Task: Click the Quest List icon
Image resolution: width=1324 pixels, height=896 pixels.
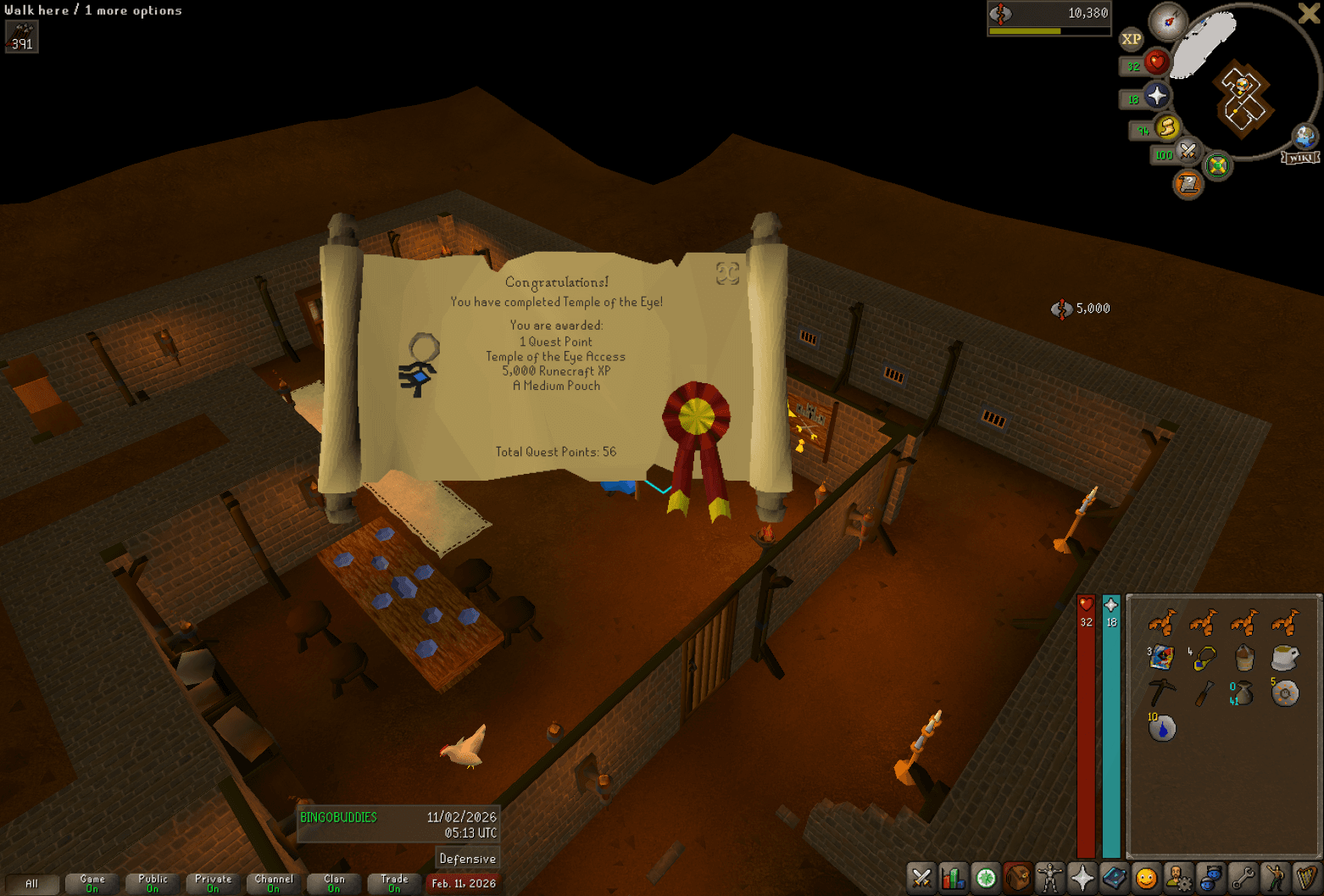Action: click(985, 879)
